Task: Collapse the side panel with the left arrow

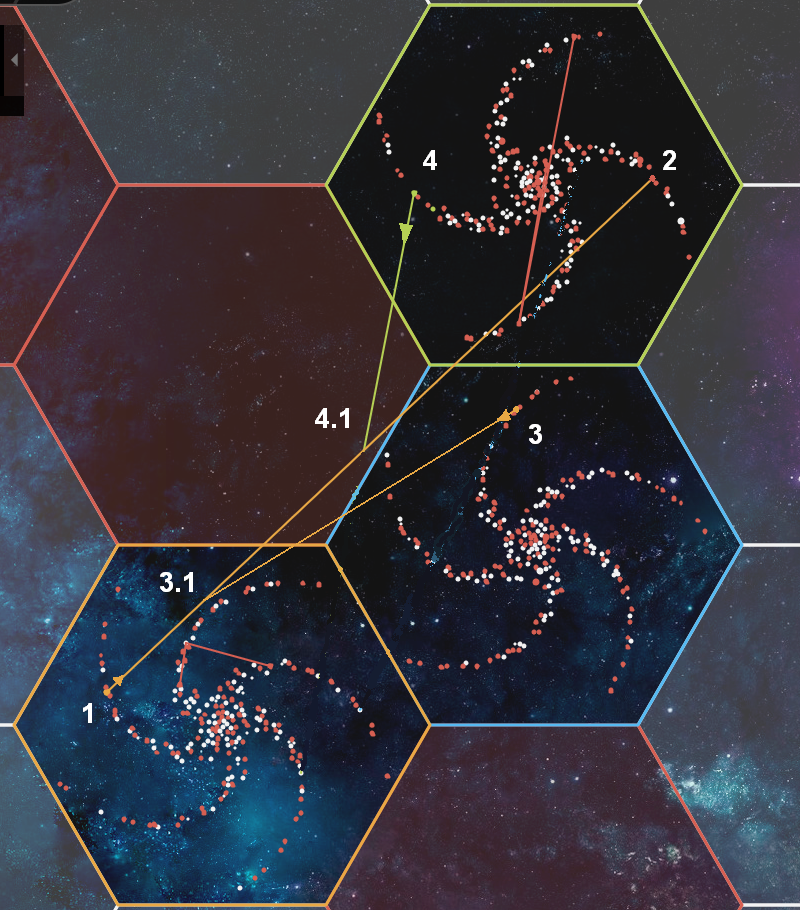Action: click(13, 60)
